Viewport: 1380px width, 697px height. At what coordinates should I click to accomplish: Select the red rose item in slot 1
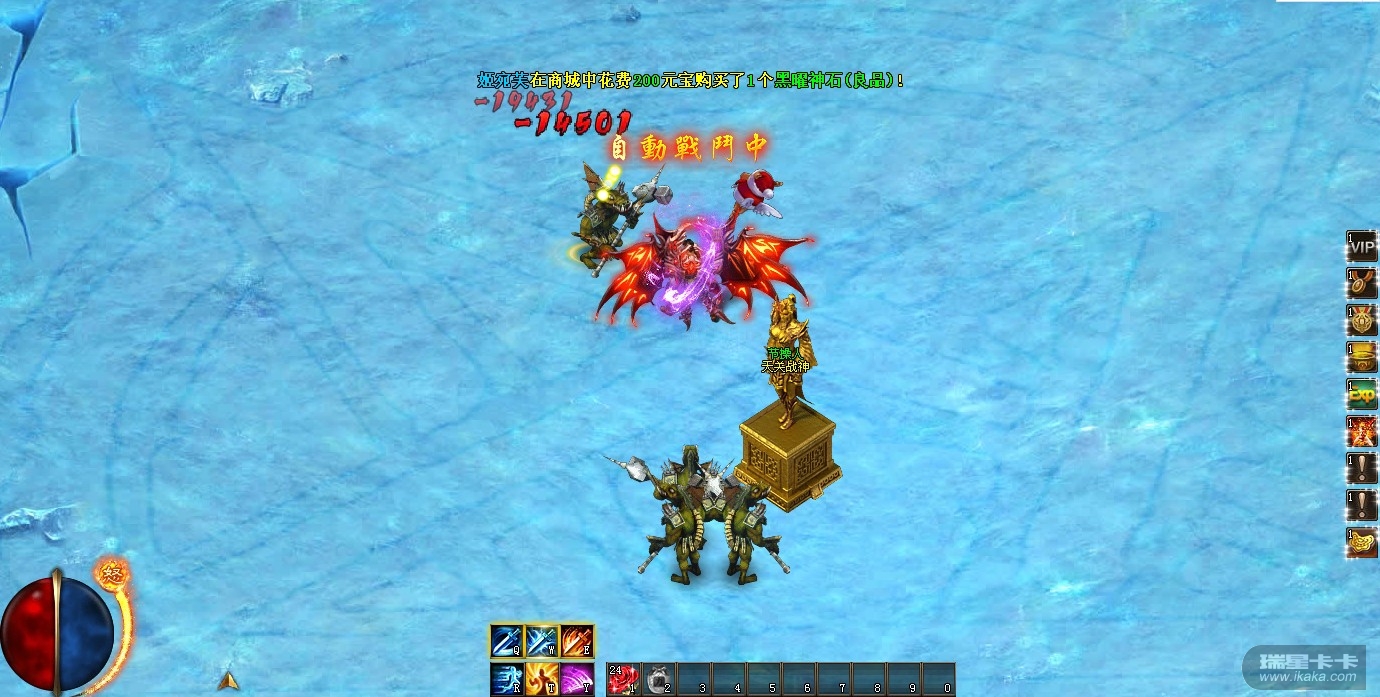point(623,679)
